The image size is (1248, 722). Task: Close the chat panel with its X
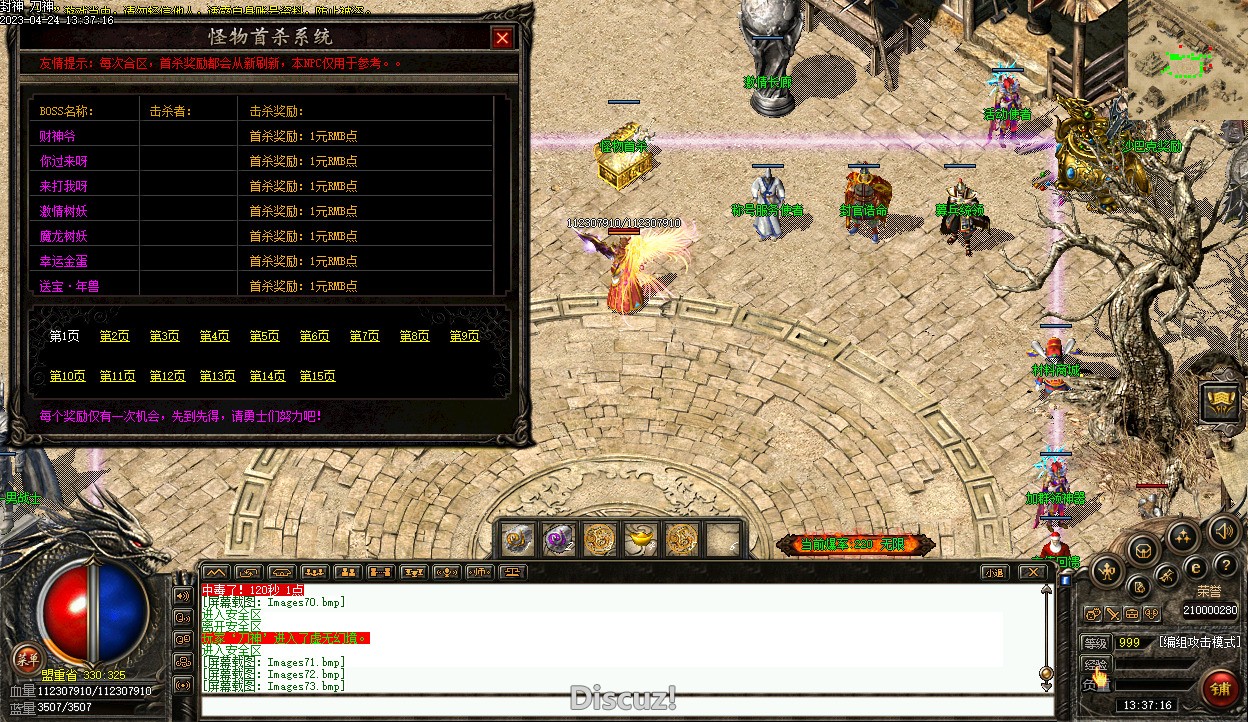click(x=1033, y=572)
